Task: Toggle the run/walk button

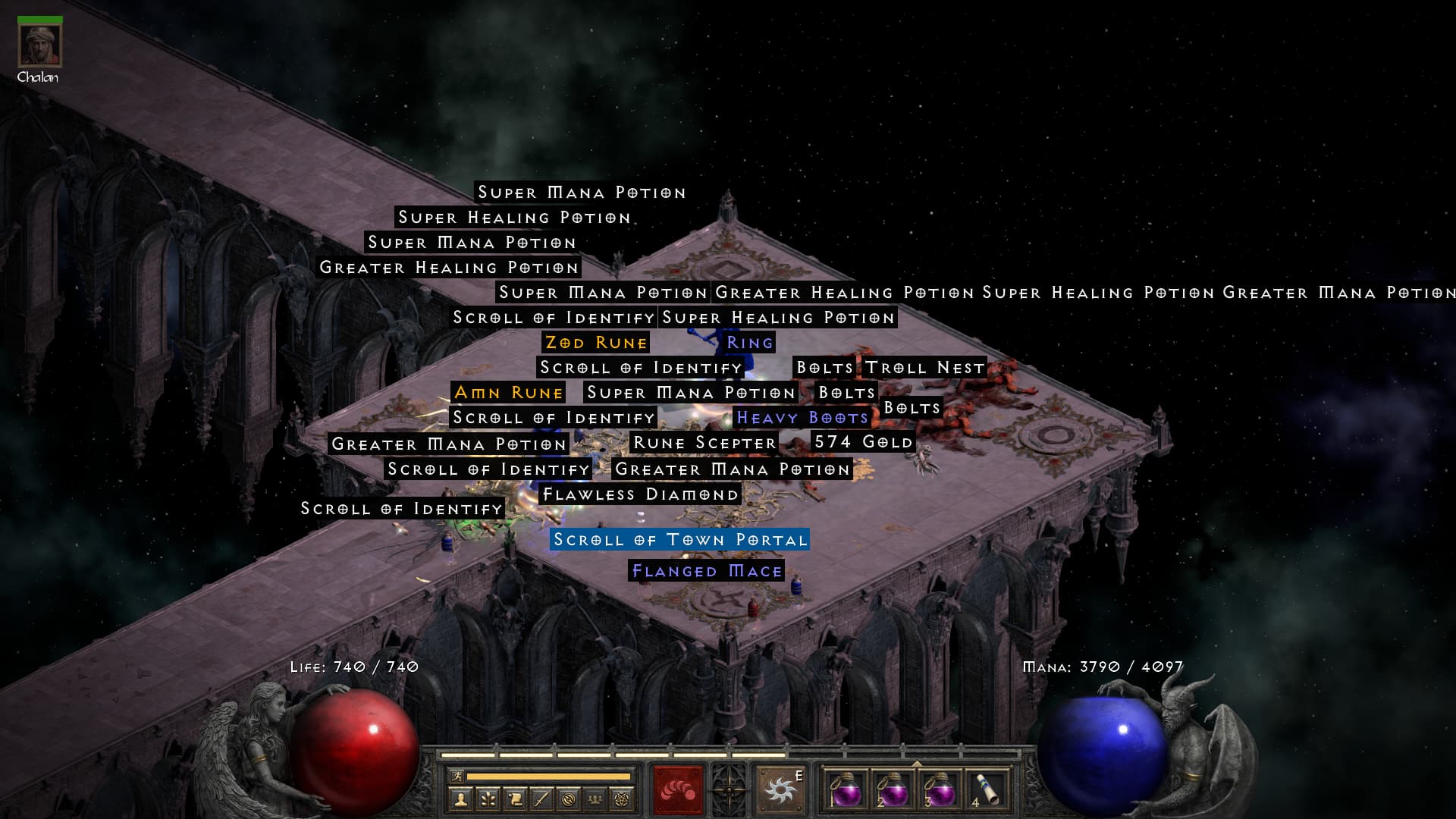Action: tap(457, 776)
